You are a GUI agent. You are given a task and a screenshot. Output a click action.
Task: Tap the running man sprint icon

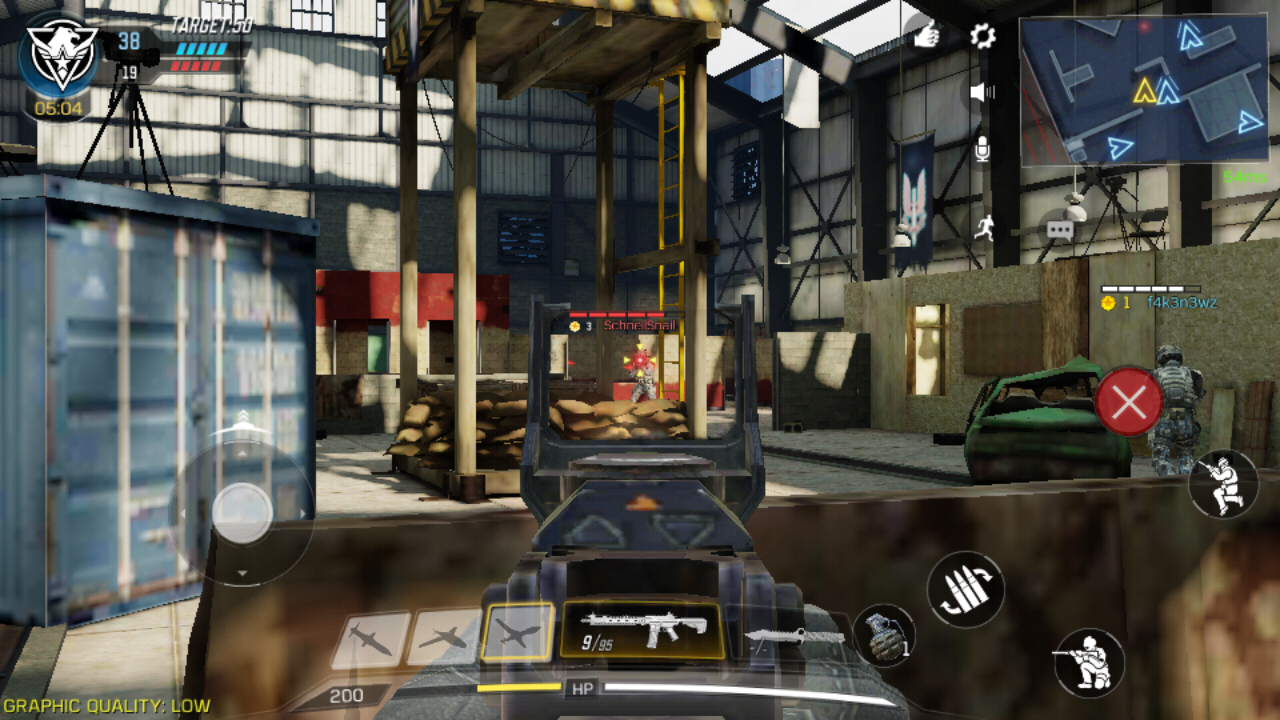[984, 228]
